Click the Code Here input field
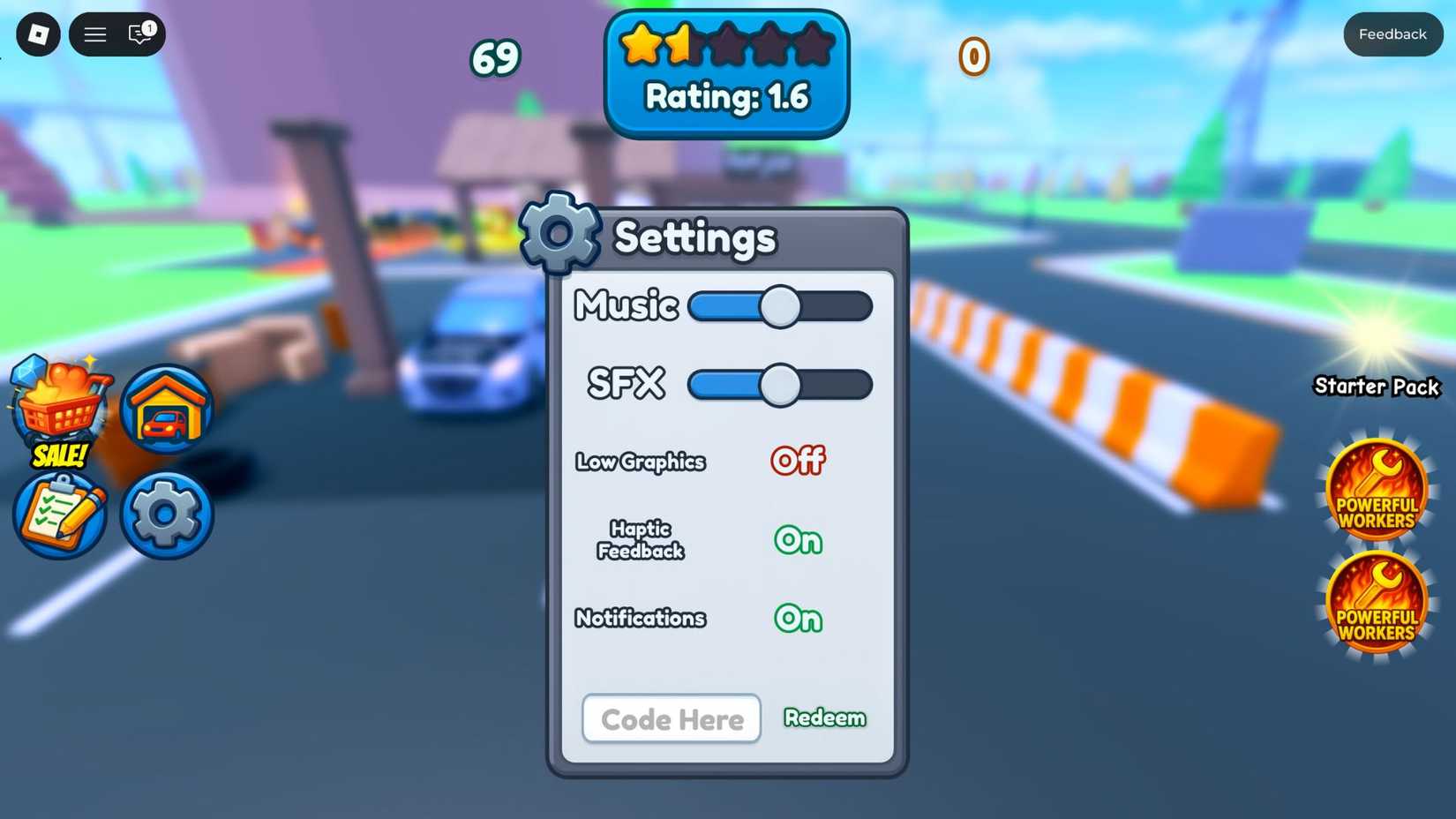 click(x=672, y=718)
